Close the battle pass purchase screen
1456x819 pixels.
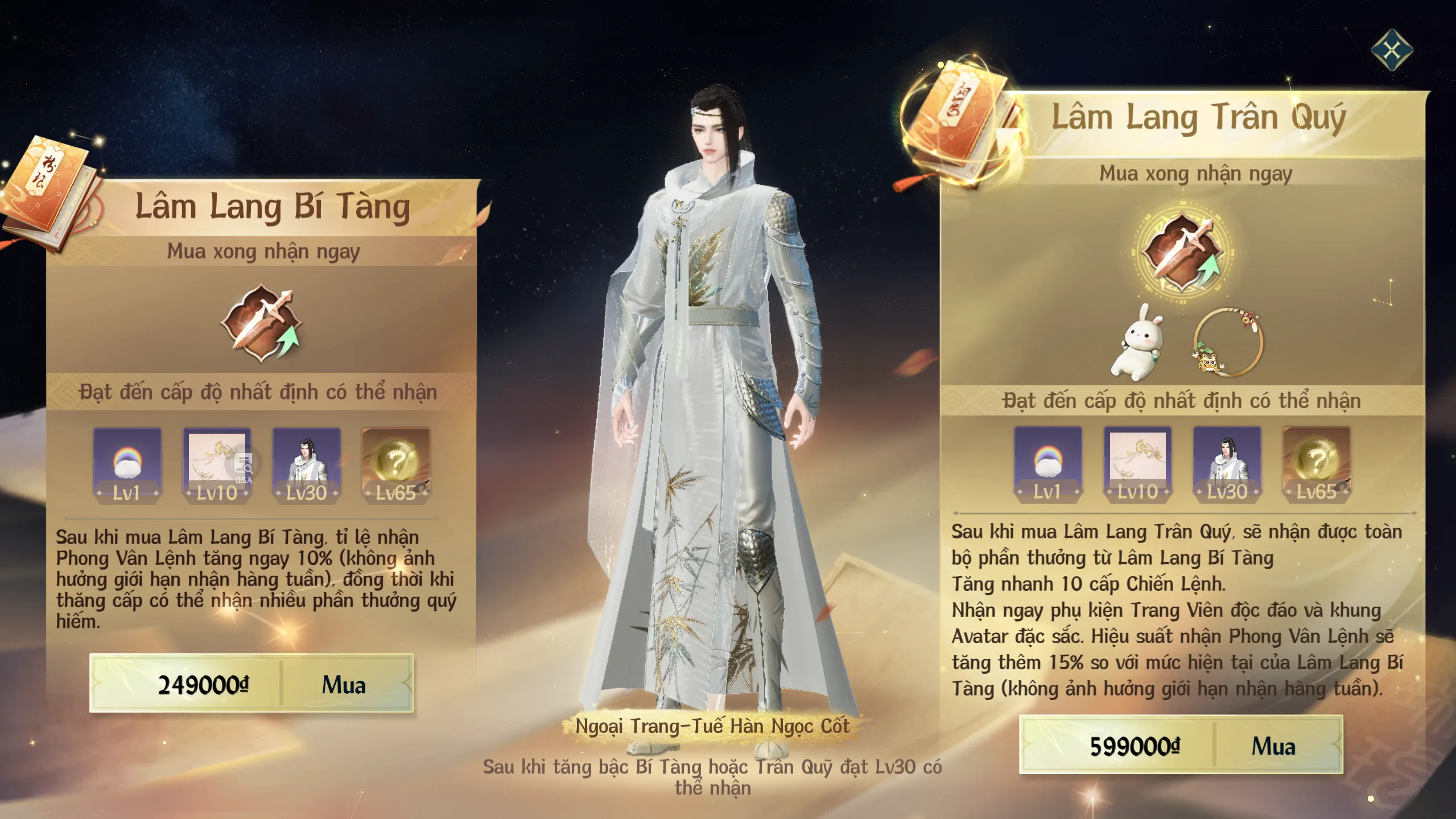[1391, 51]
